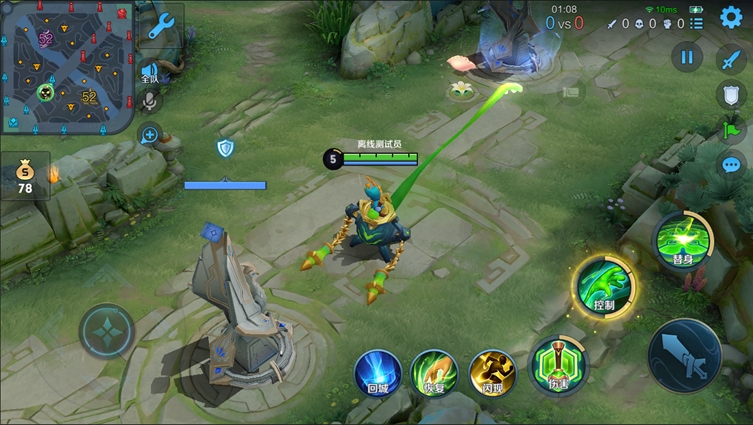753x425 pixels.
Task: Cast the 控制 skill
Action: [603, 286]
